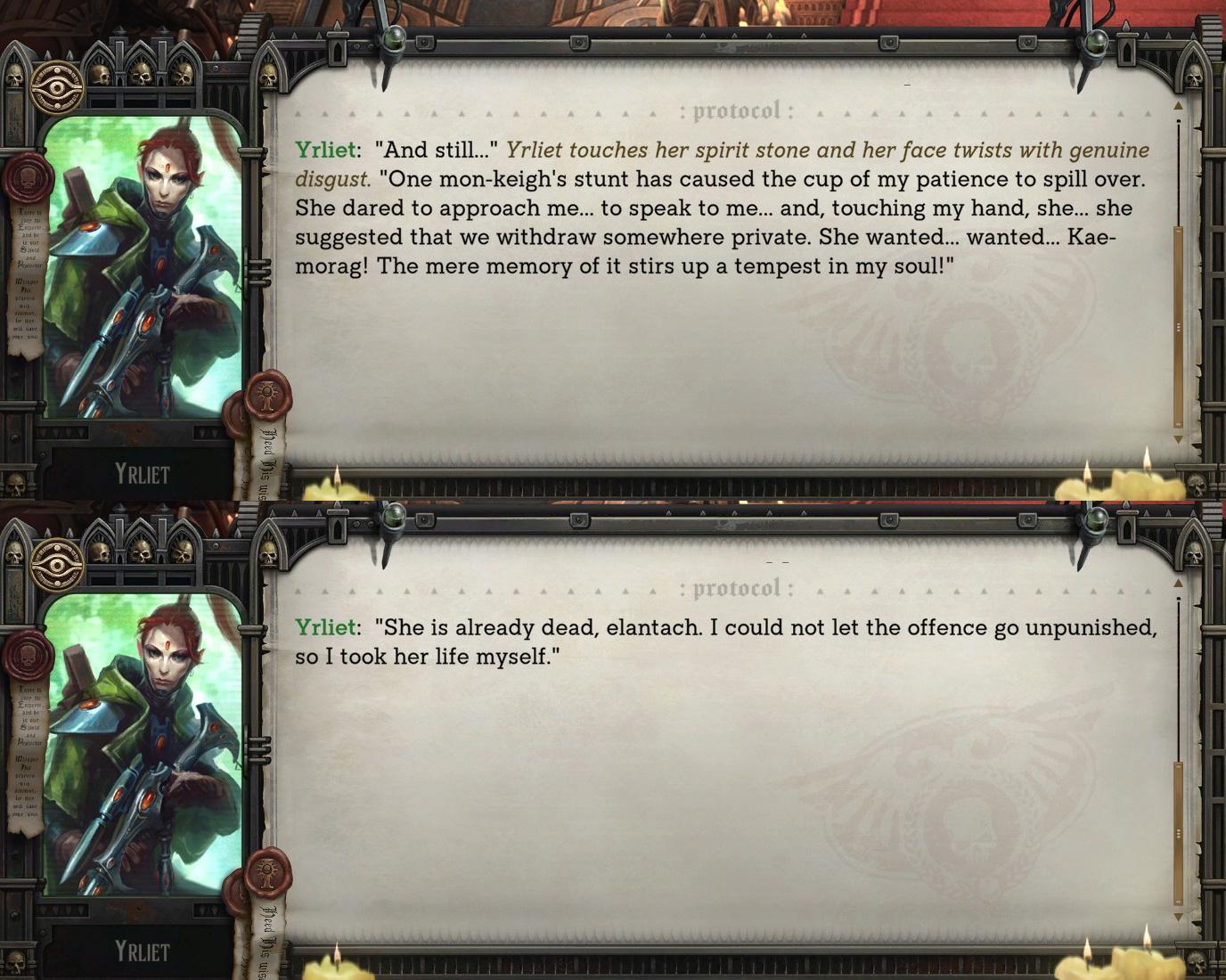This screenshot has width=1226, height=980.
Task: Click the scrollbar handle of the "And still..." dialogue log
Action: [x=1178, y=327]
